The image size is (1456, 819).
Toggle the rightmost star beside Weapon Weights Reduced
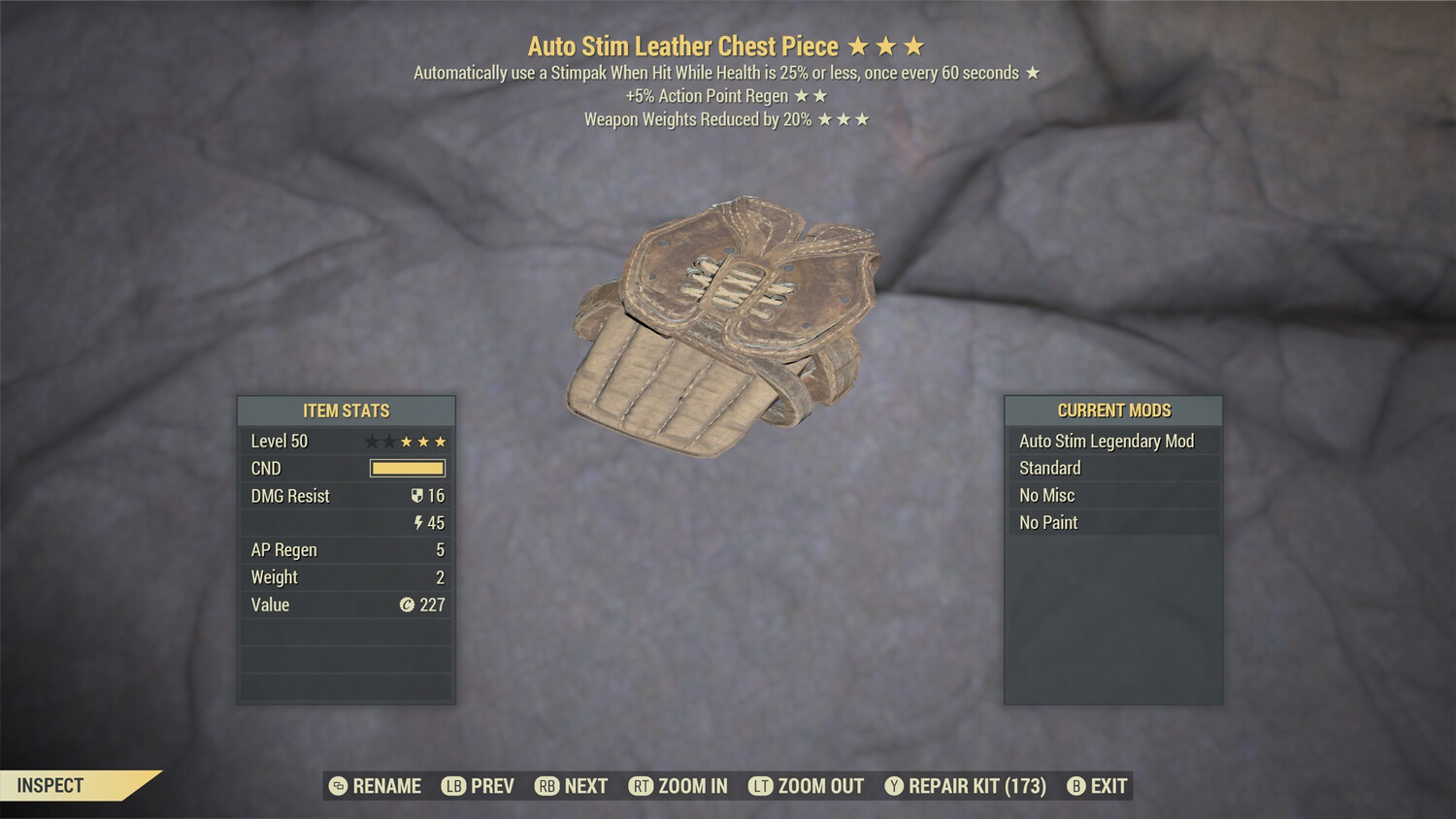point(862,120)
